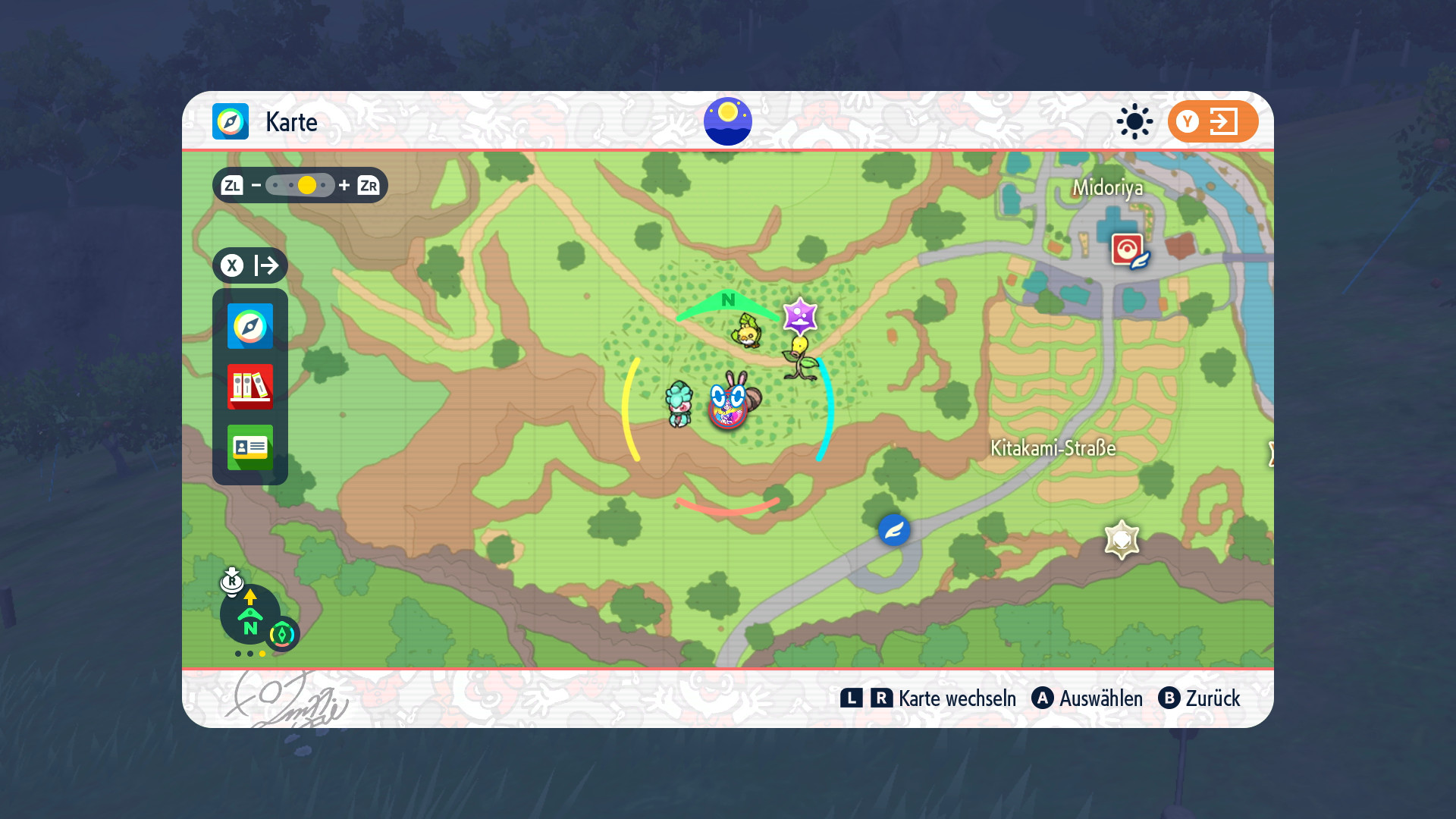Exit the map with the orange button
Viewport: 1456px width, 819px height.
pyautogui.click(x=1213, y=121)
